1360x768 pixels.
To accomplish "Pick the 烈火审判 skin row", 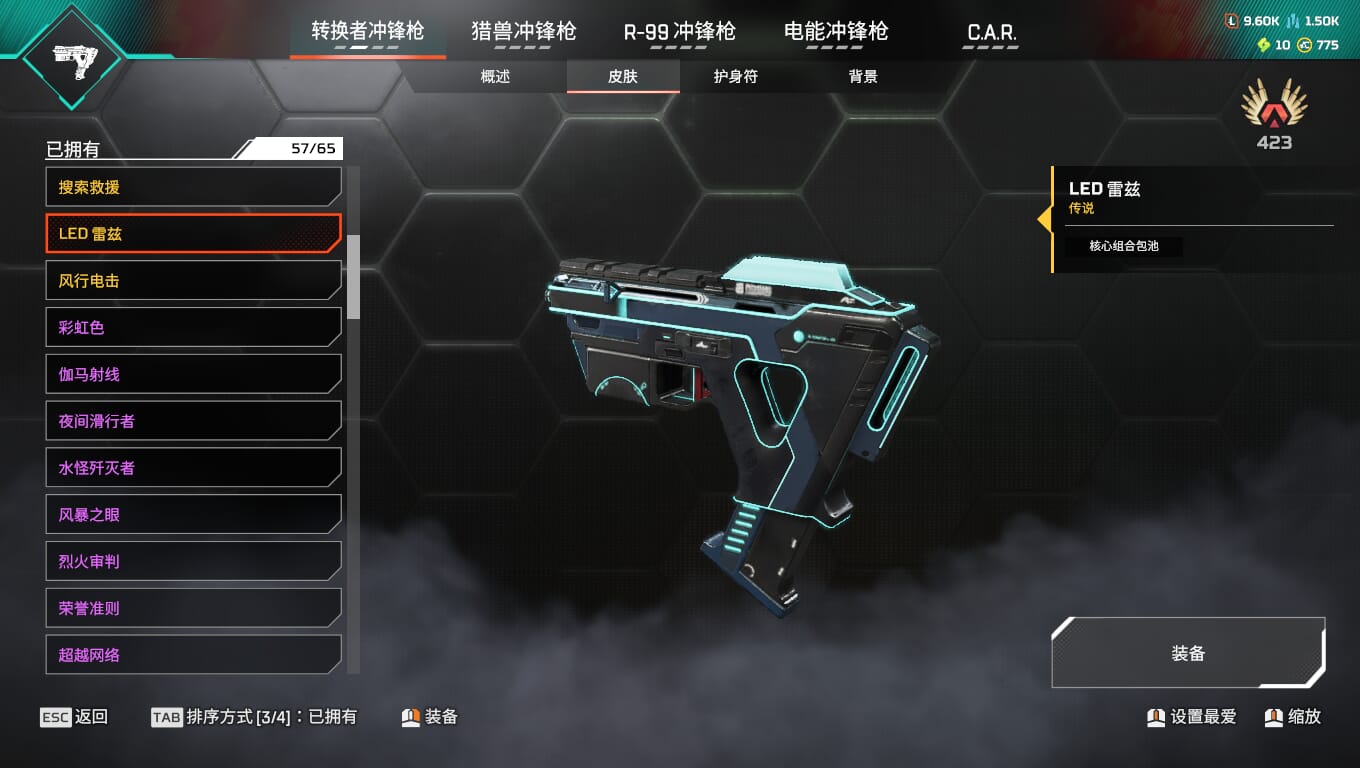I will tap(193, 561).
